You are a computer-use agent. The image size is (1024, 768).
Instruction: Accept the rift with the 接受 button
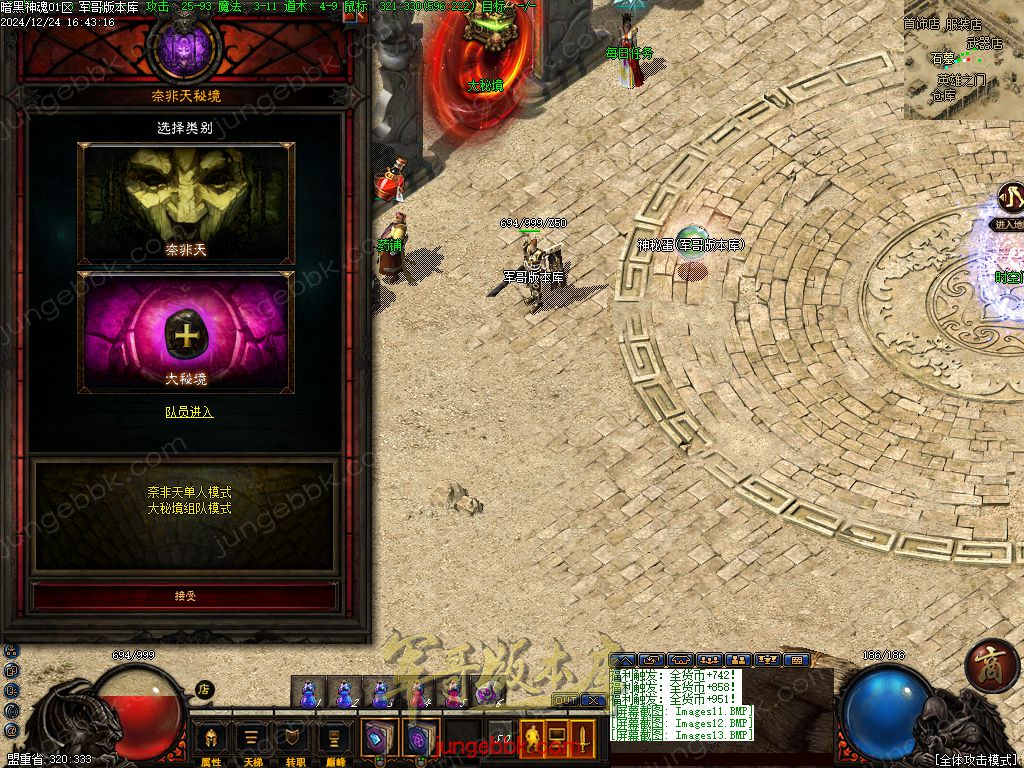[186, 596]
